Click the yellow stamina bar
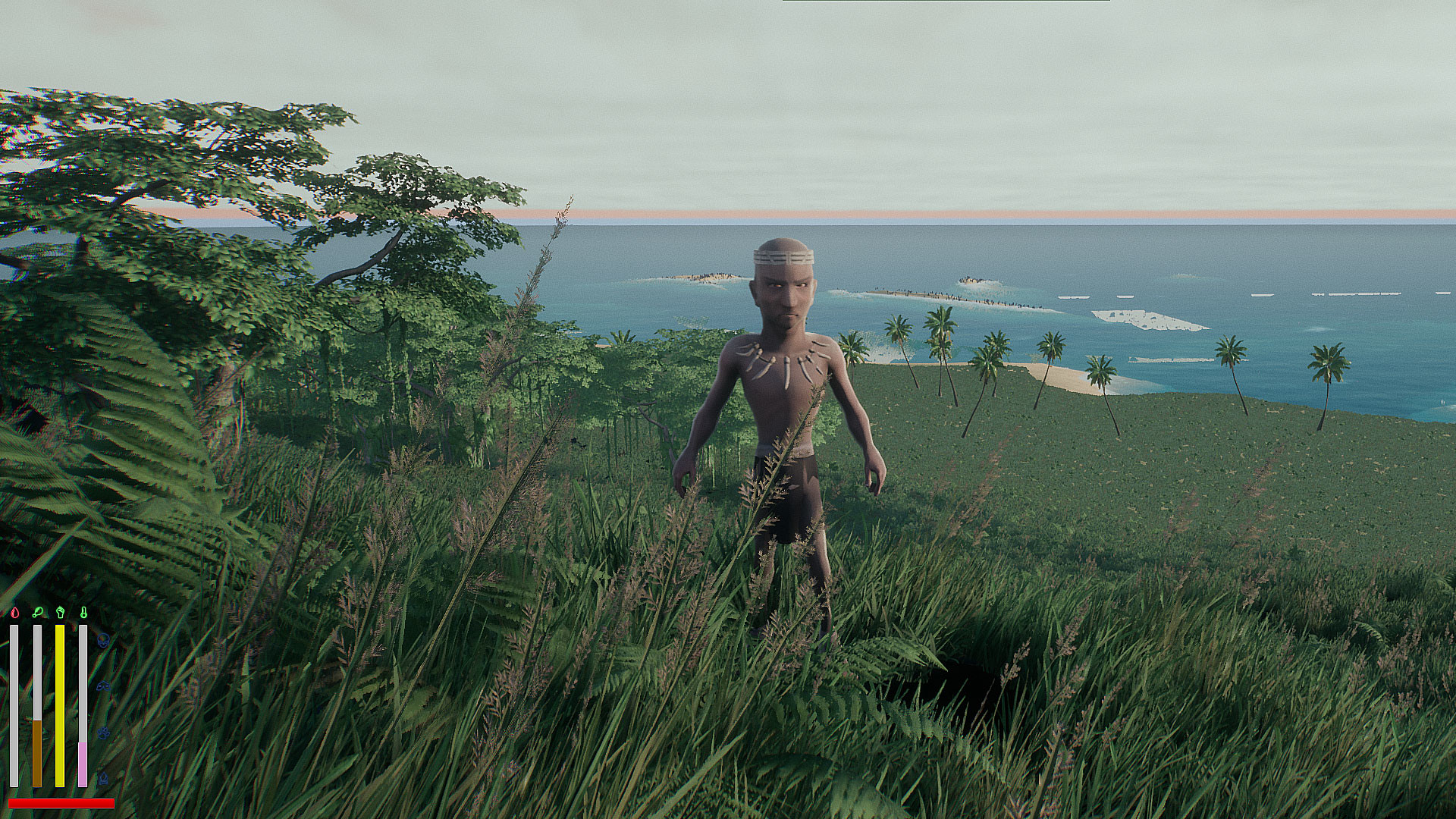The height and width of the screenshot is (819, 1456). [60, 705]
